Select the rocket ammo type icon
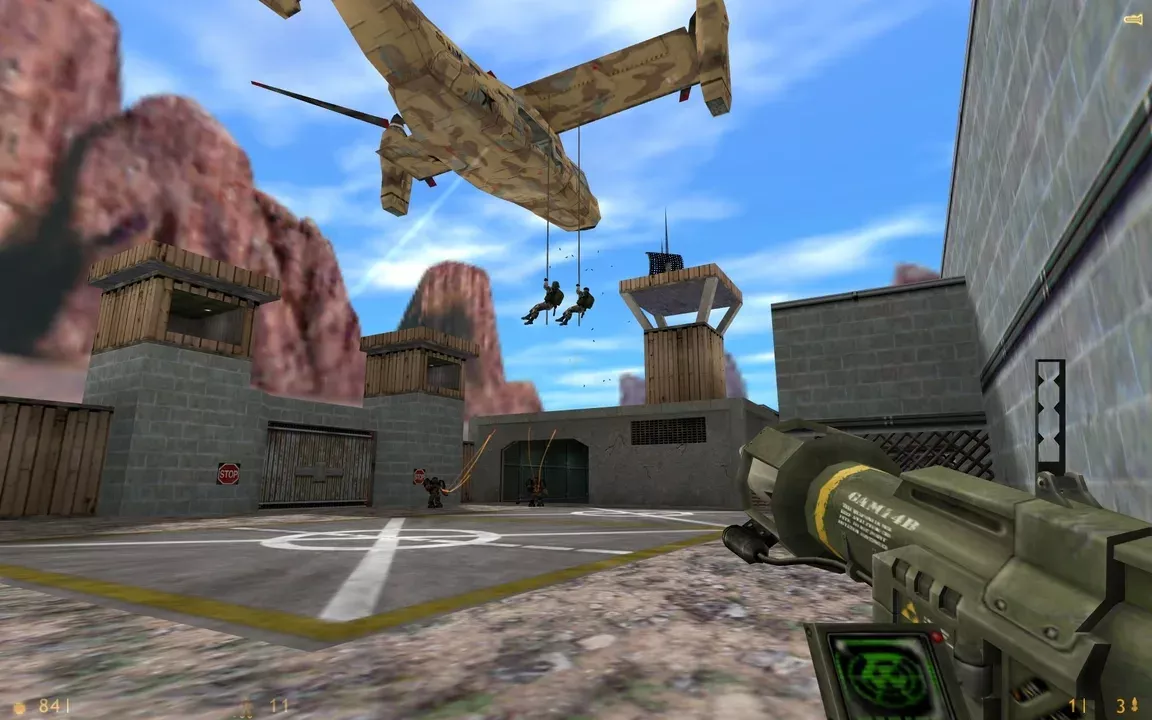Screen dimensions: 1152x720 (1134, 707)
